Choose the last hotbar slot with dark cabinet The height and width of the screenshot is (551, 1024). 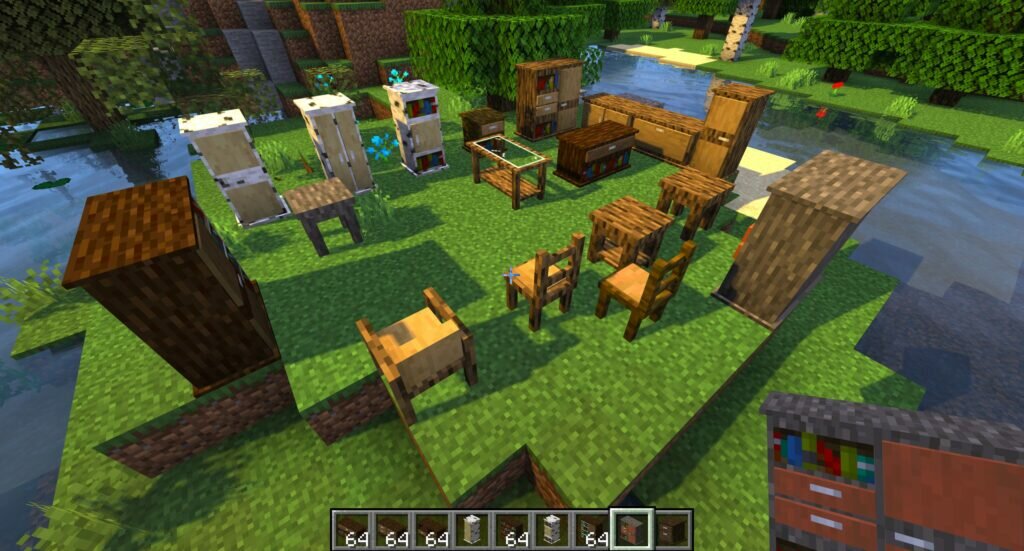[x=672, y=528]
